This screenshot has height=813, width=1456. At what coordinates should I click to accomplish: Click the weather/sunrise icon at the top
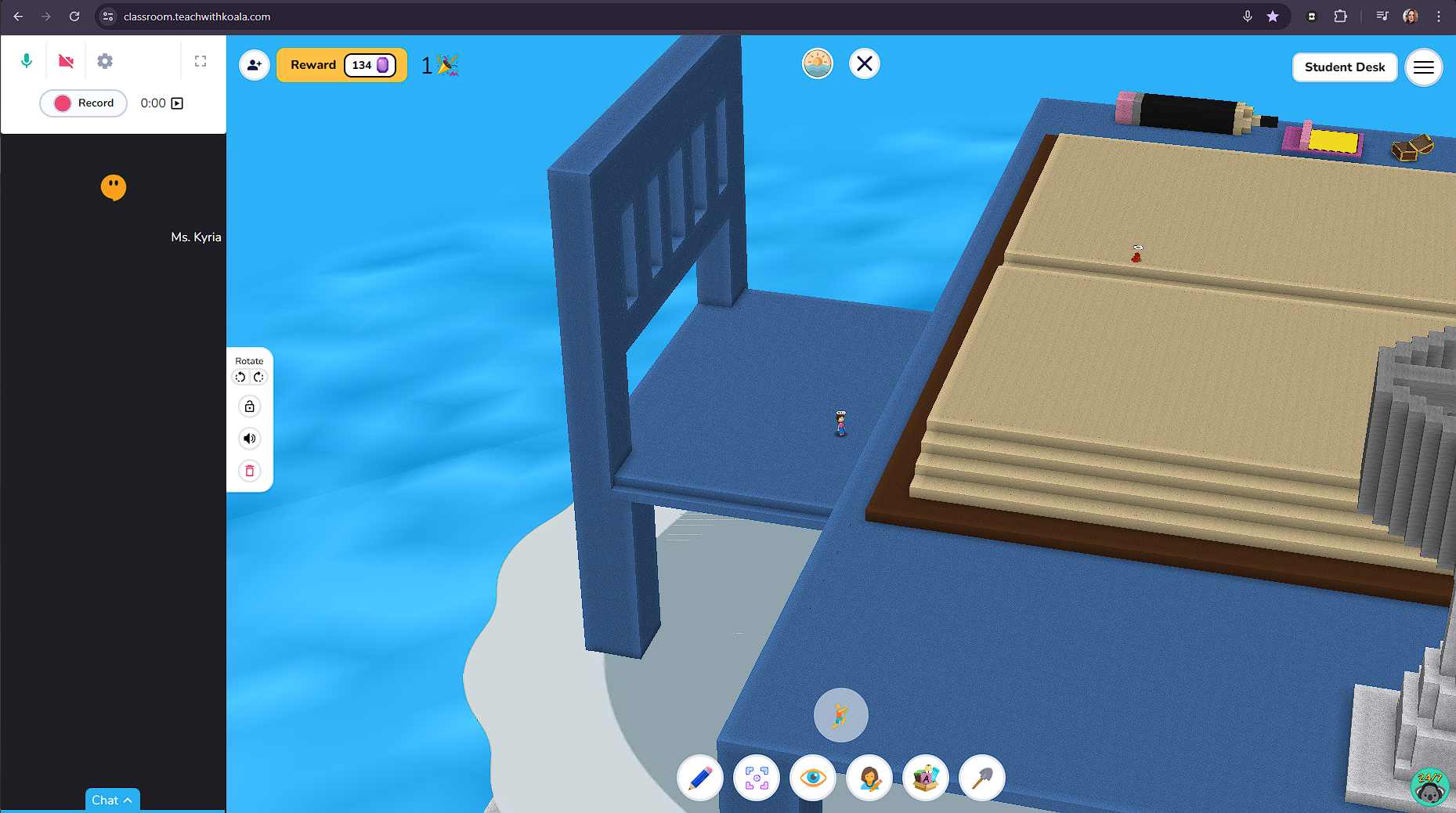pos(818,63)
